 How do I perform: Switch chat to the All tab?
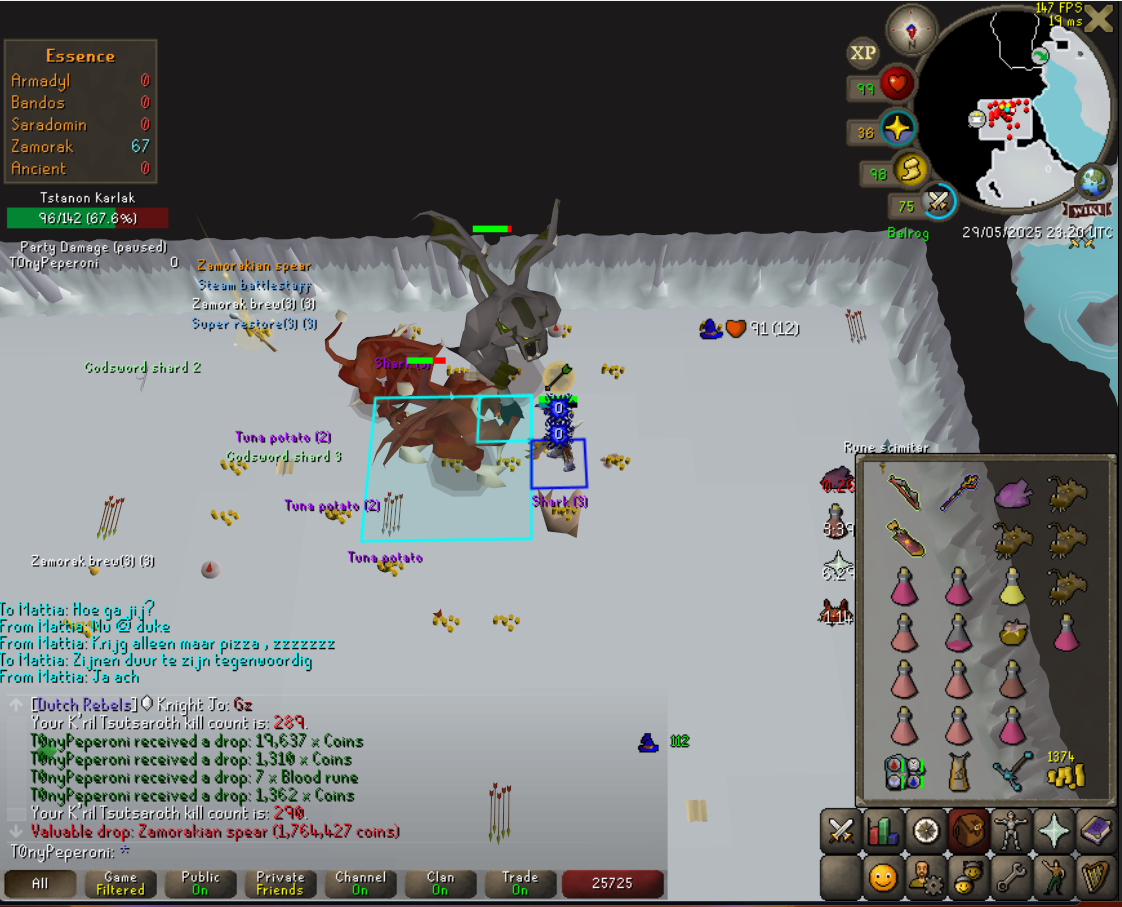(40, 883)
